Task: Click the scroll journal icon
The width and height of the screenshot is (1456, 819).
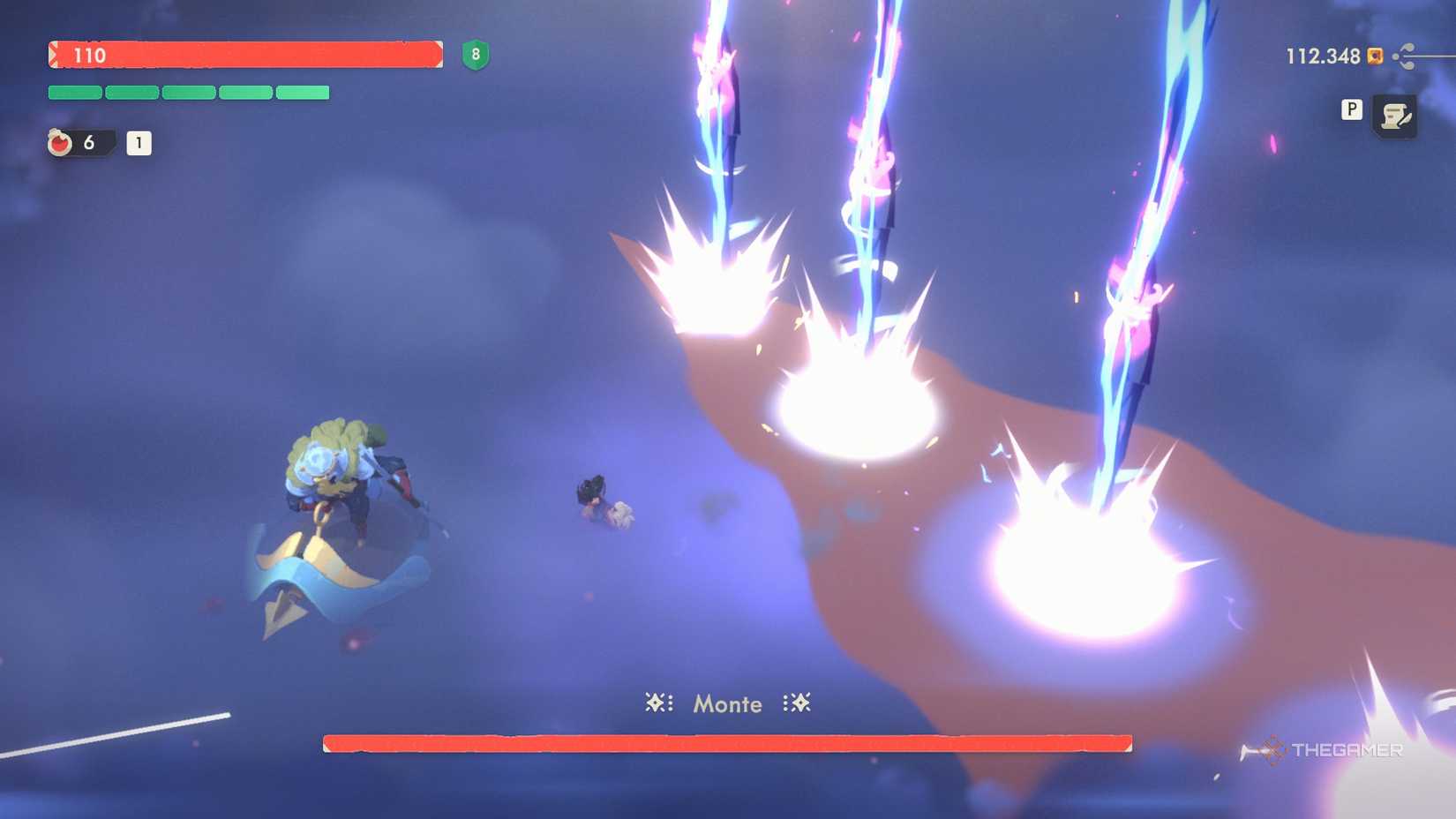Action: tap(1392, 114)
